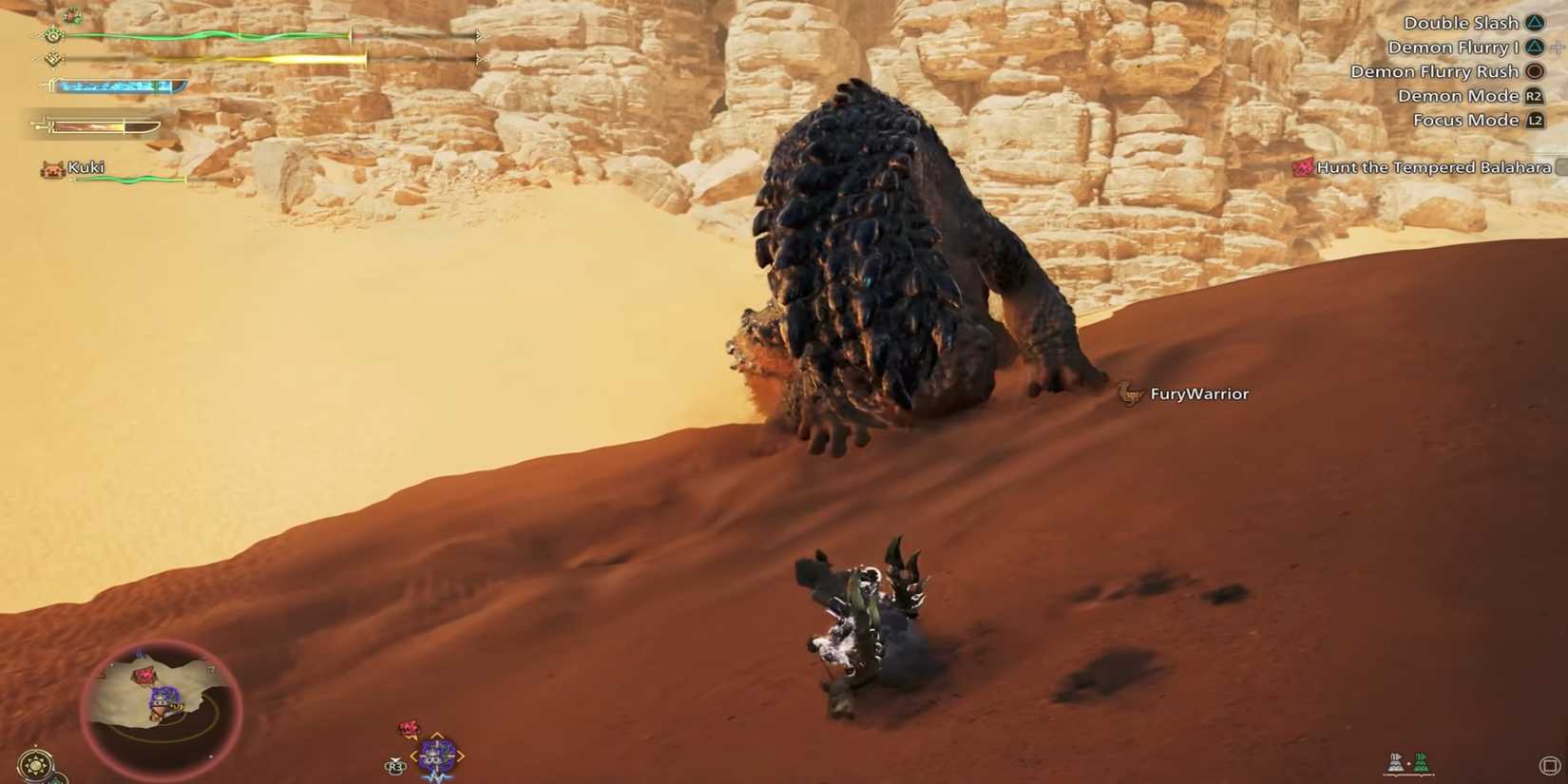Select the white pop-up camp icon bottom right
Viewport: 1568px width, 784px height.
(1395, 762)
